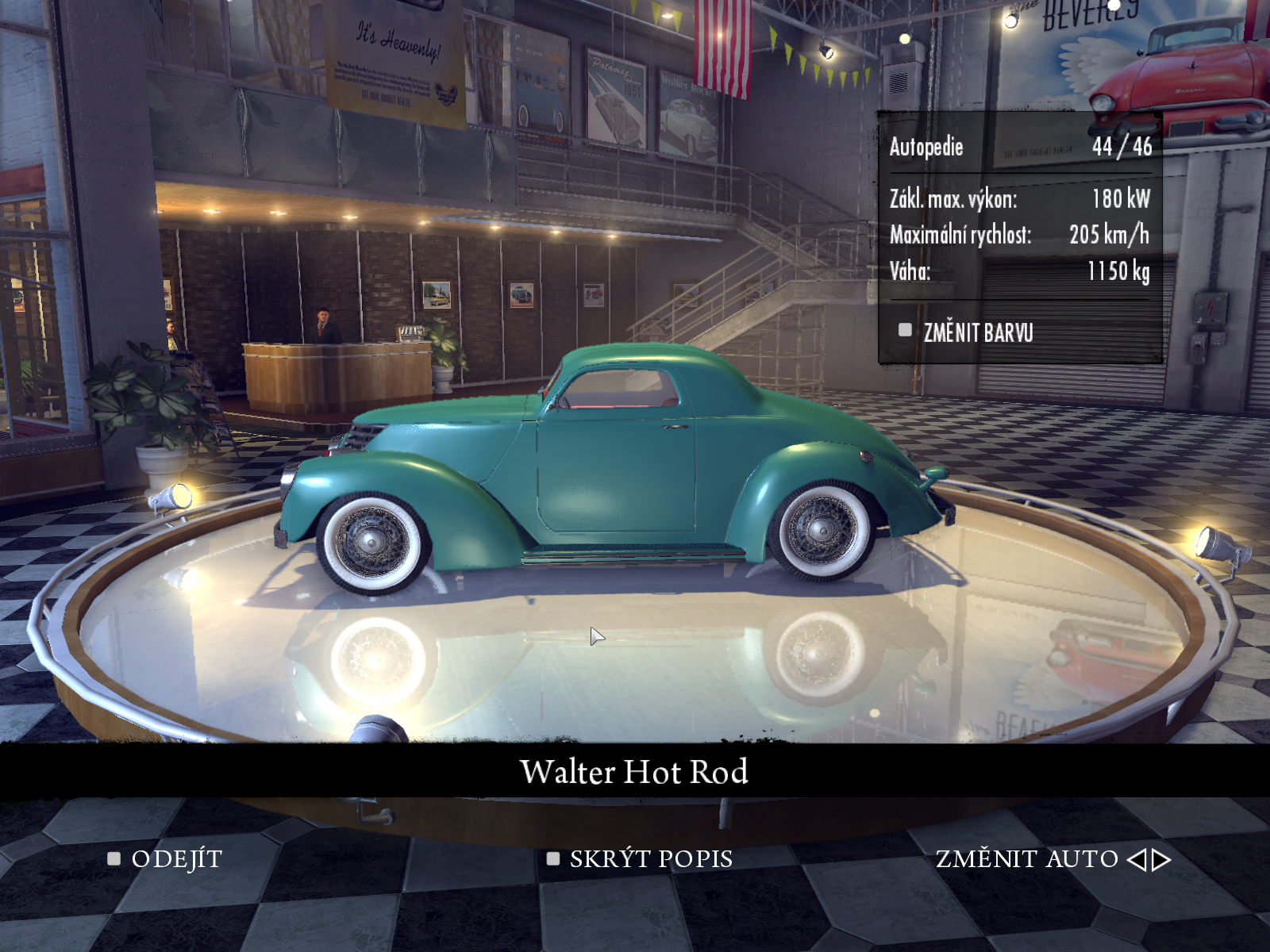Leave the showroom with ODEJÍT

click(x=175, y=859)
